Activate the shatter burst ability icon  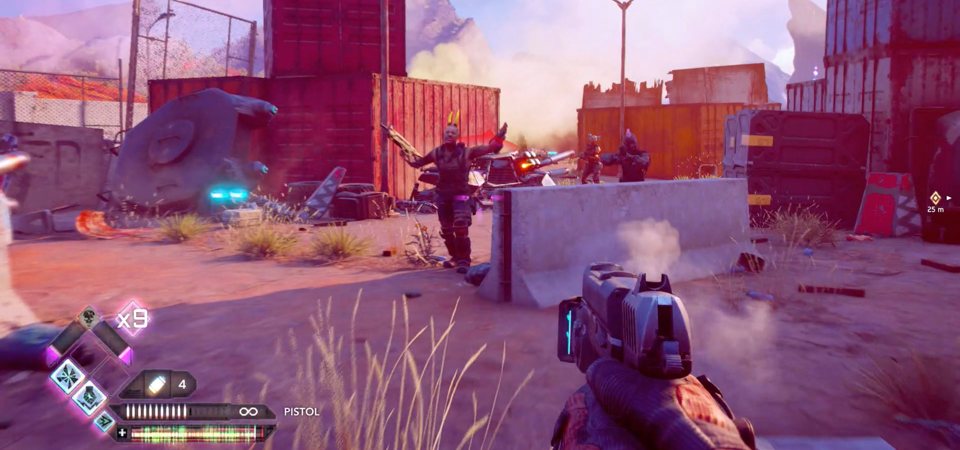tap(68, 375)
